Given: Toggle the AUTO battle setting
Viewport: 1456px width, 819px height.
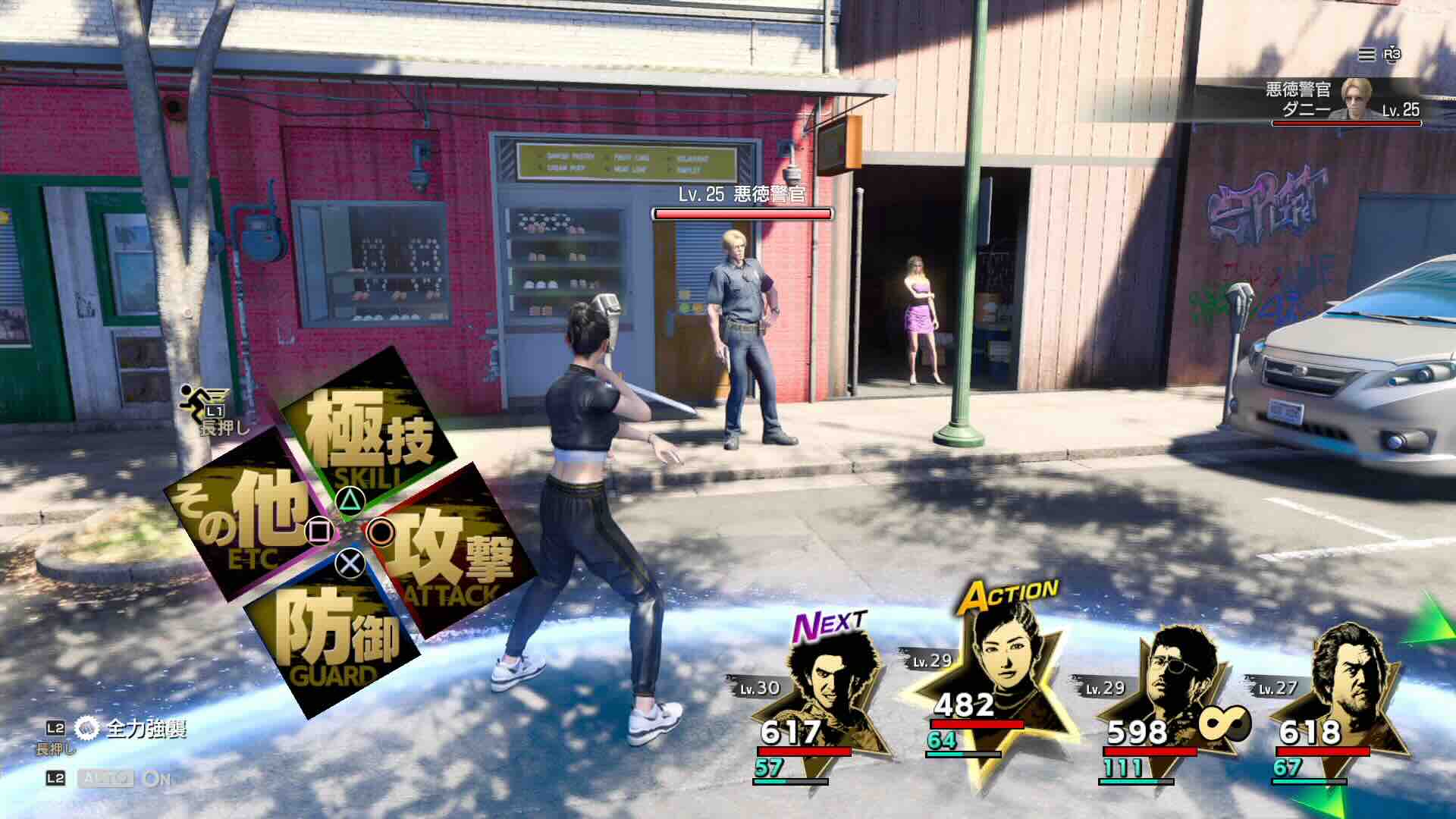Looking at the screenshot, I should (106, 779).
